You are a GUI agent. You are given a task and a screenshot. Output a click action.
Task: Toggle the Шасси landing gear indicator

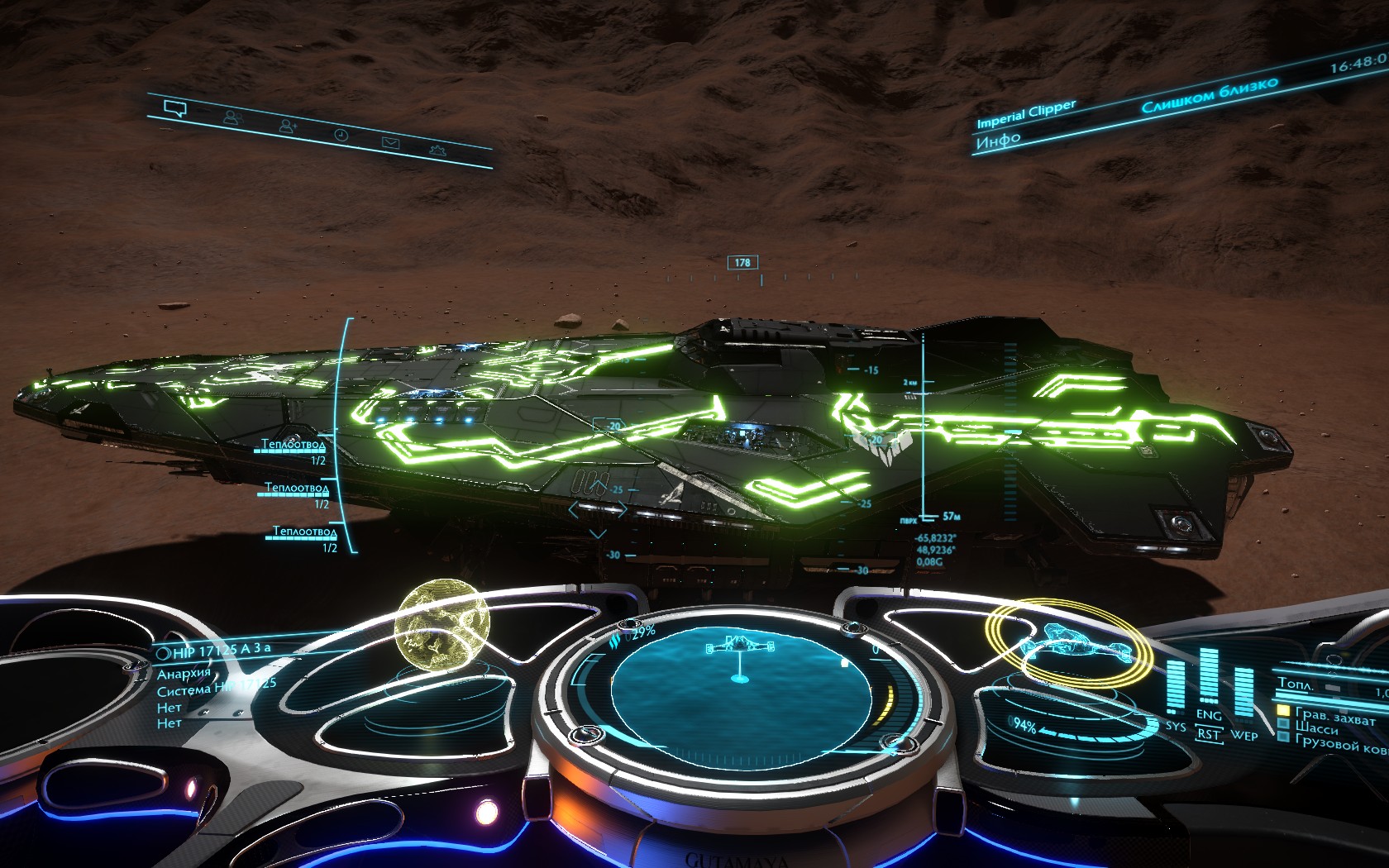[1316, 728]
